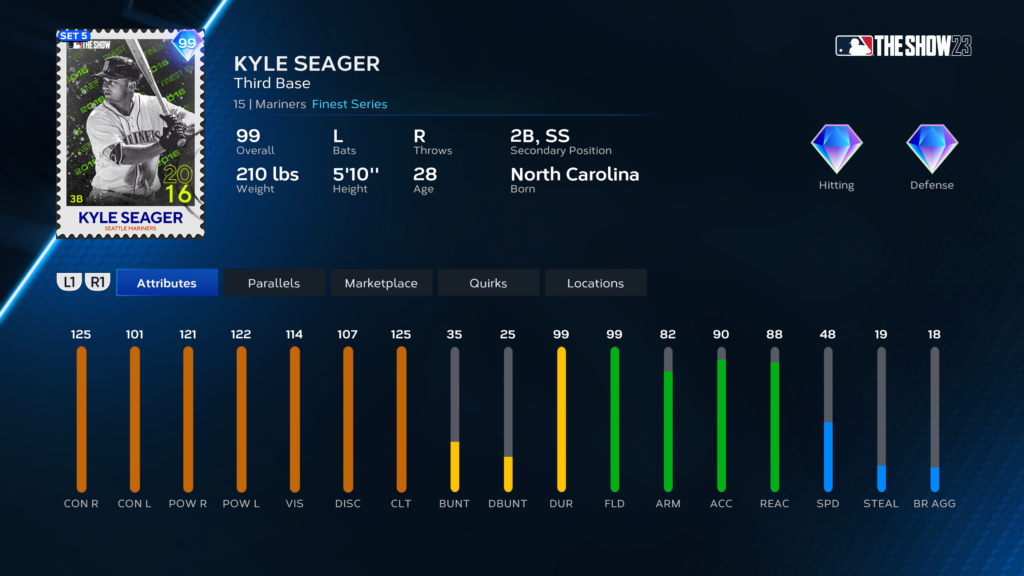
Task: Show the Marketplace tab
Action: tap(381, 283)
